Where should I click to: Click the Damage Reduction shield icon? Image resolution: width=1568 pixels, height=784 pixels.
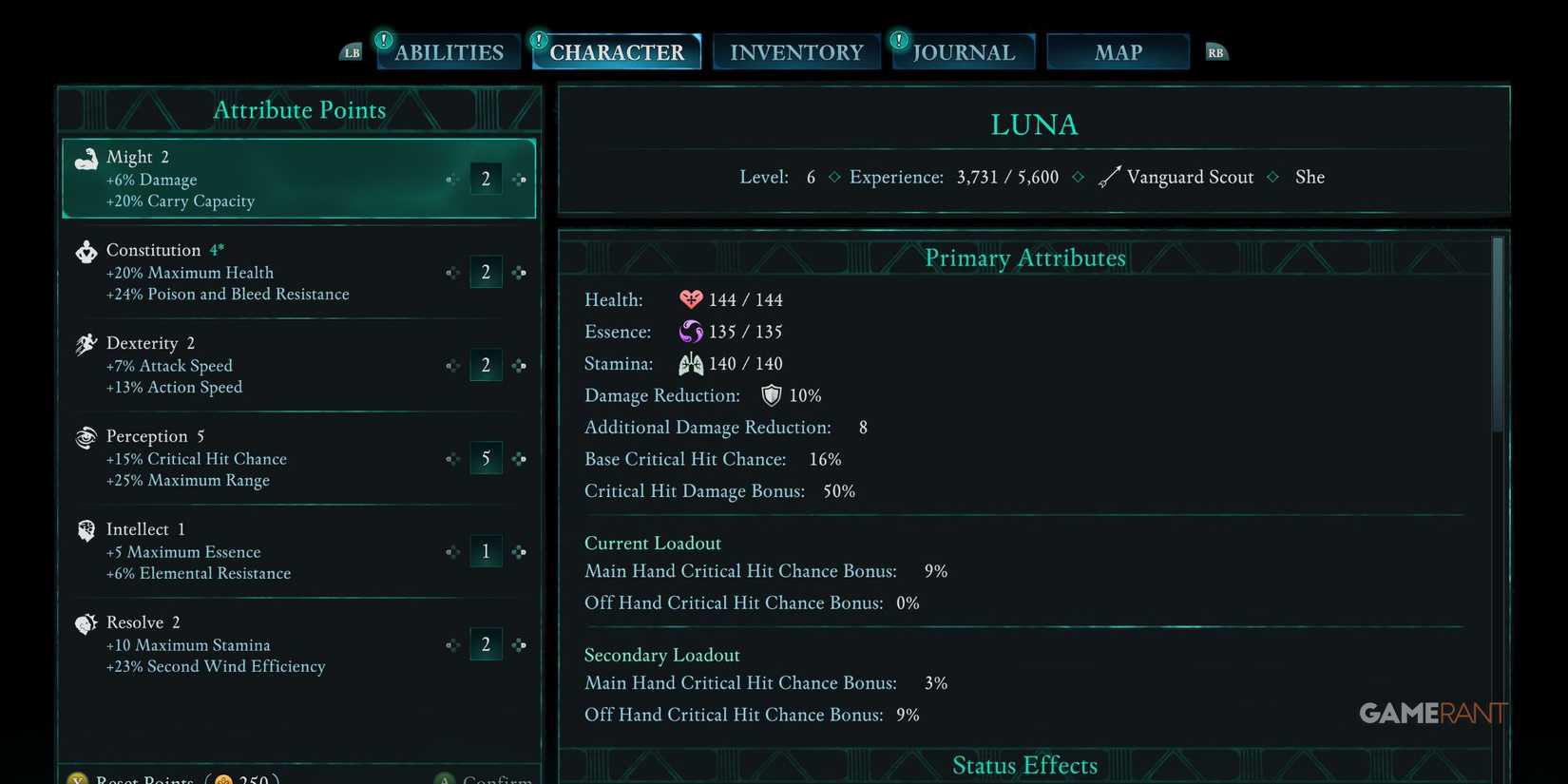(x=771, y=395)
